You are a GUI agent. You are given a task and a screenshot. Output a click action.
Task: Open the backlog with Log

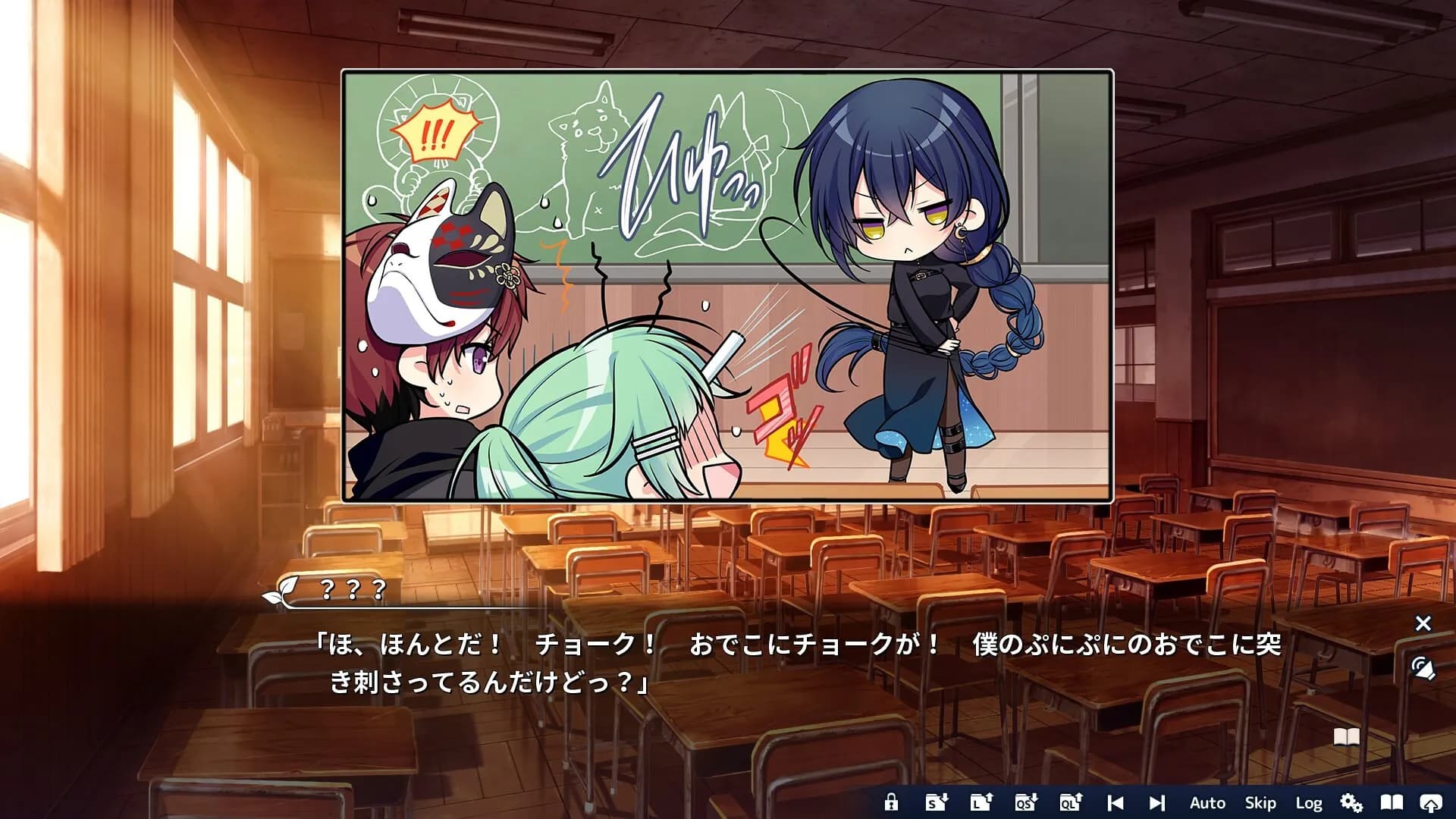click(x=1309, y=802)
